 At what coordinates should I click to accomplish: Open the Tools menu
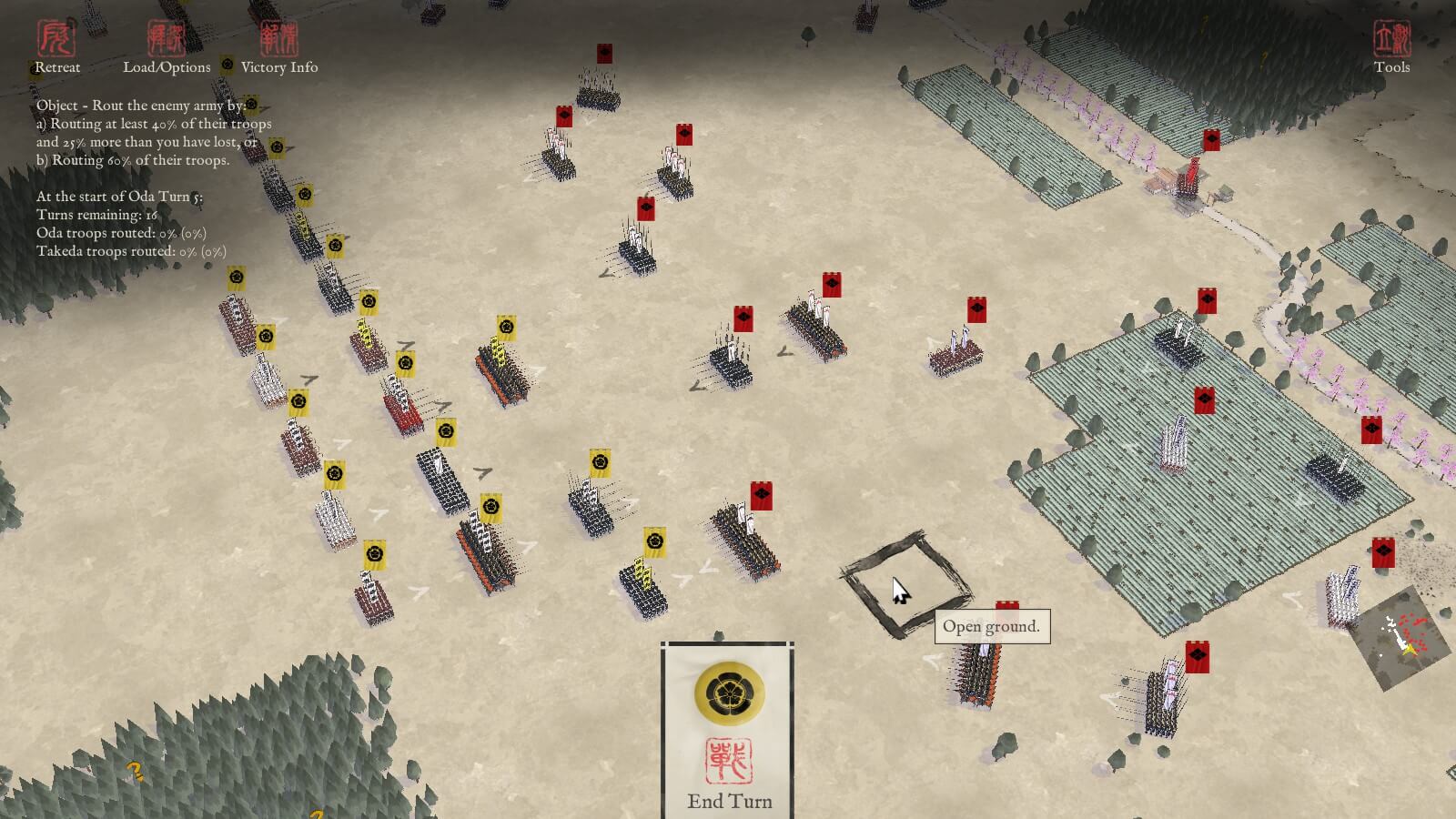click(x=1391, y=47)
